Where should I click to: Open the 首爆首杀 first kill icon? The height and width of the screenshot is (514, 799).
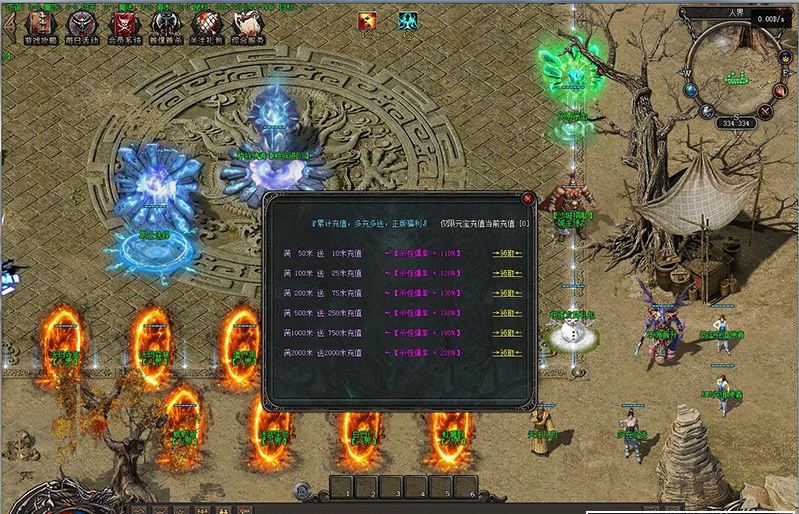[x=165, y=27]
